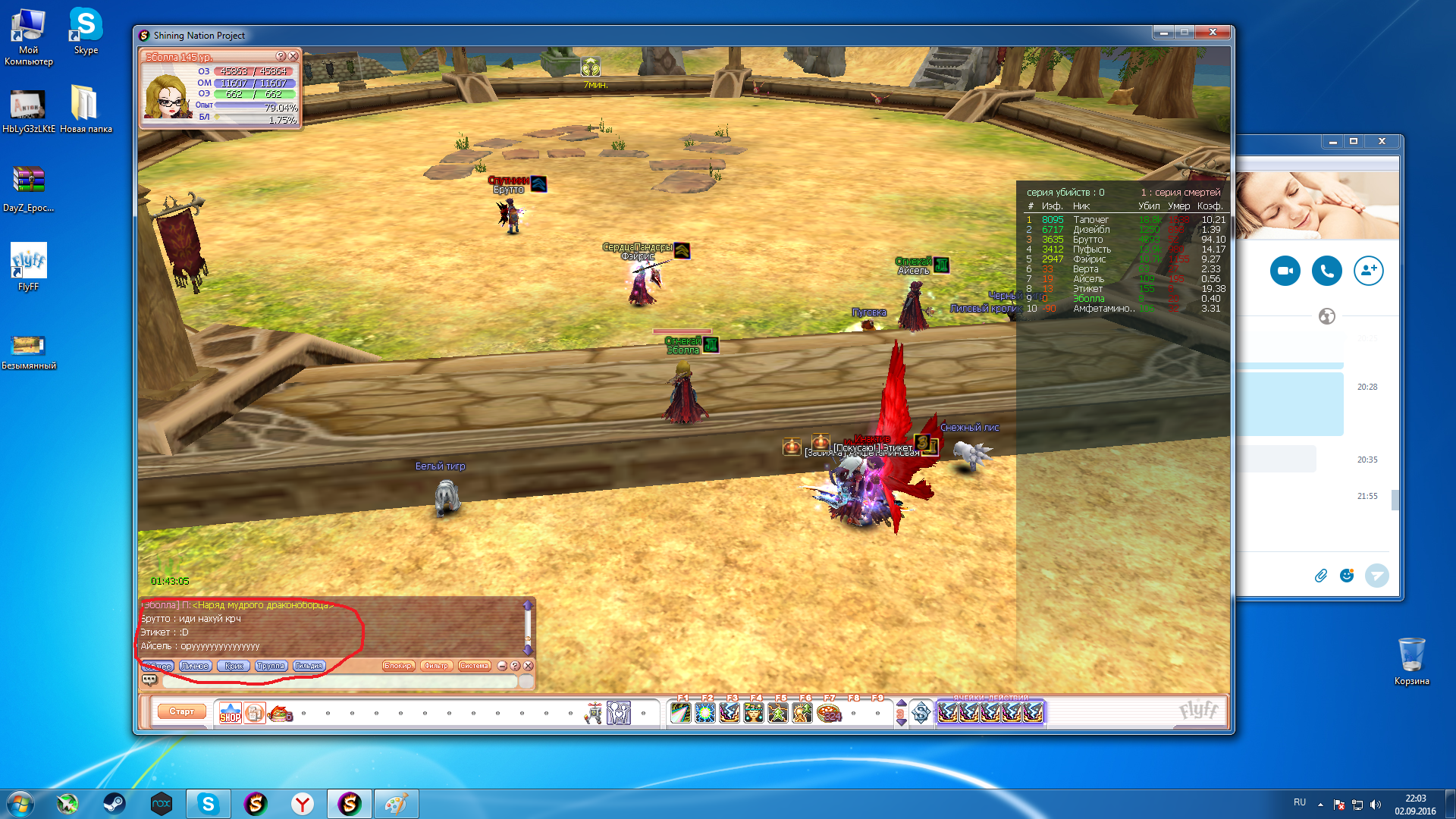1456x819 pixels.
Task: Choose the Гильдия chat channel
Action: click(x=309, y=666)
